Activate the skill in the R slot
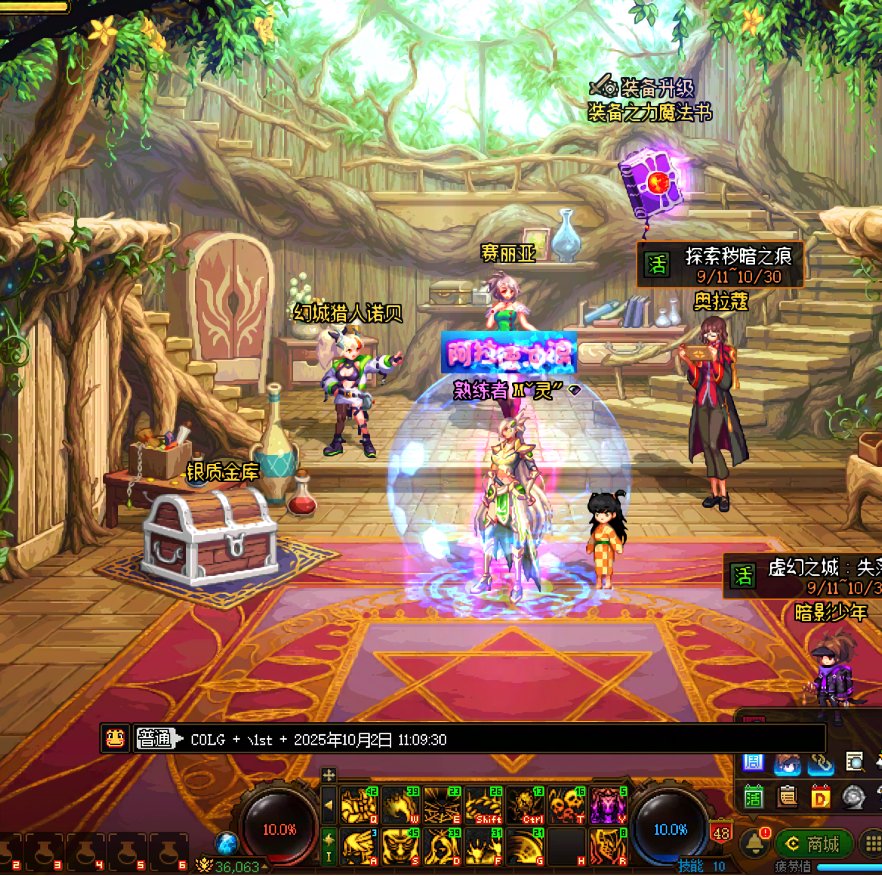 (x=608, y=846)
